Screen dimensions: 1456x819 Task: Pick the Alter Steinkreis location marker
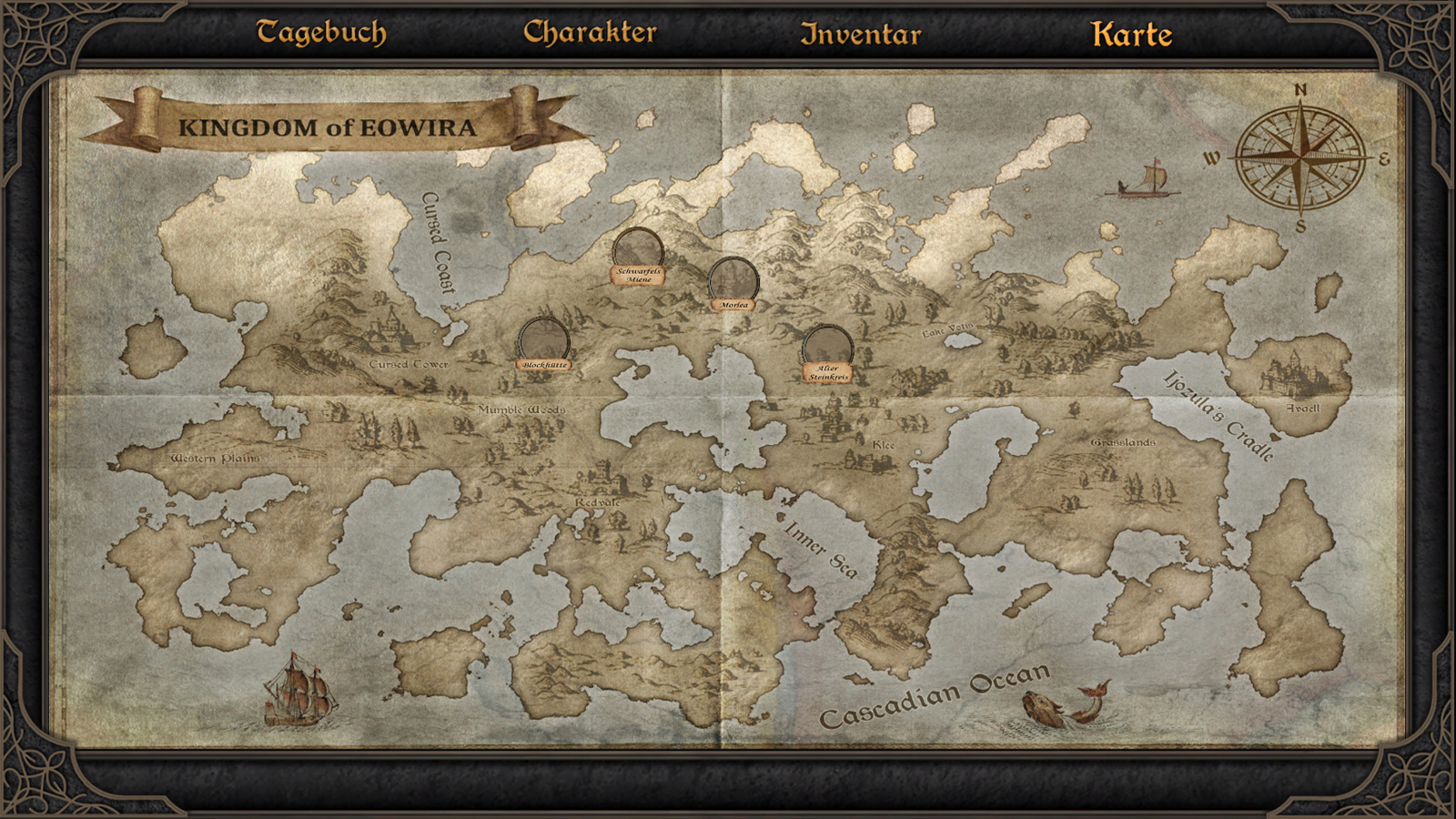[828, 349]
